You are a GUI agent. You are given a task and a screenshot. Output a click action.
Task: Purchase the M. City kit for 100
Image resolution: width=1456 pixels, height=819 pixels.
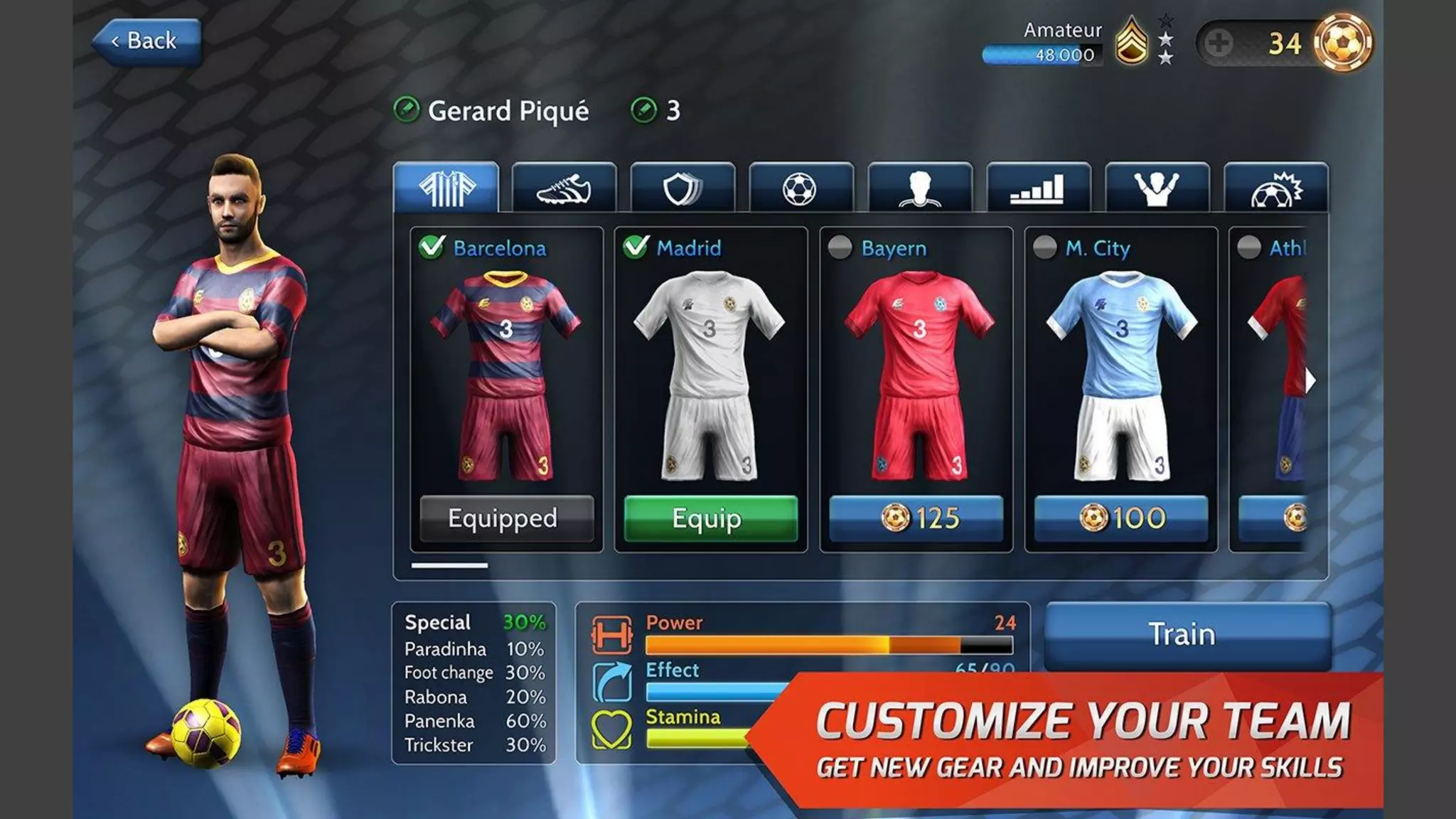click(x=1120, y=518)
